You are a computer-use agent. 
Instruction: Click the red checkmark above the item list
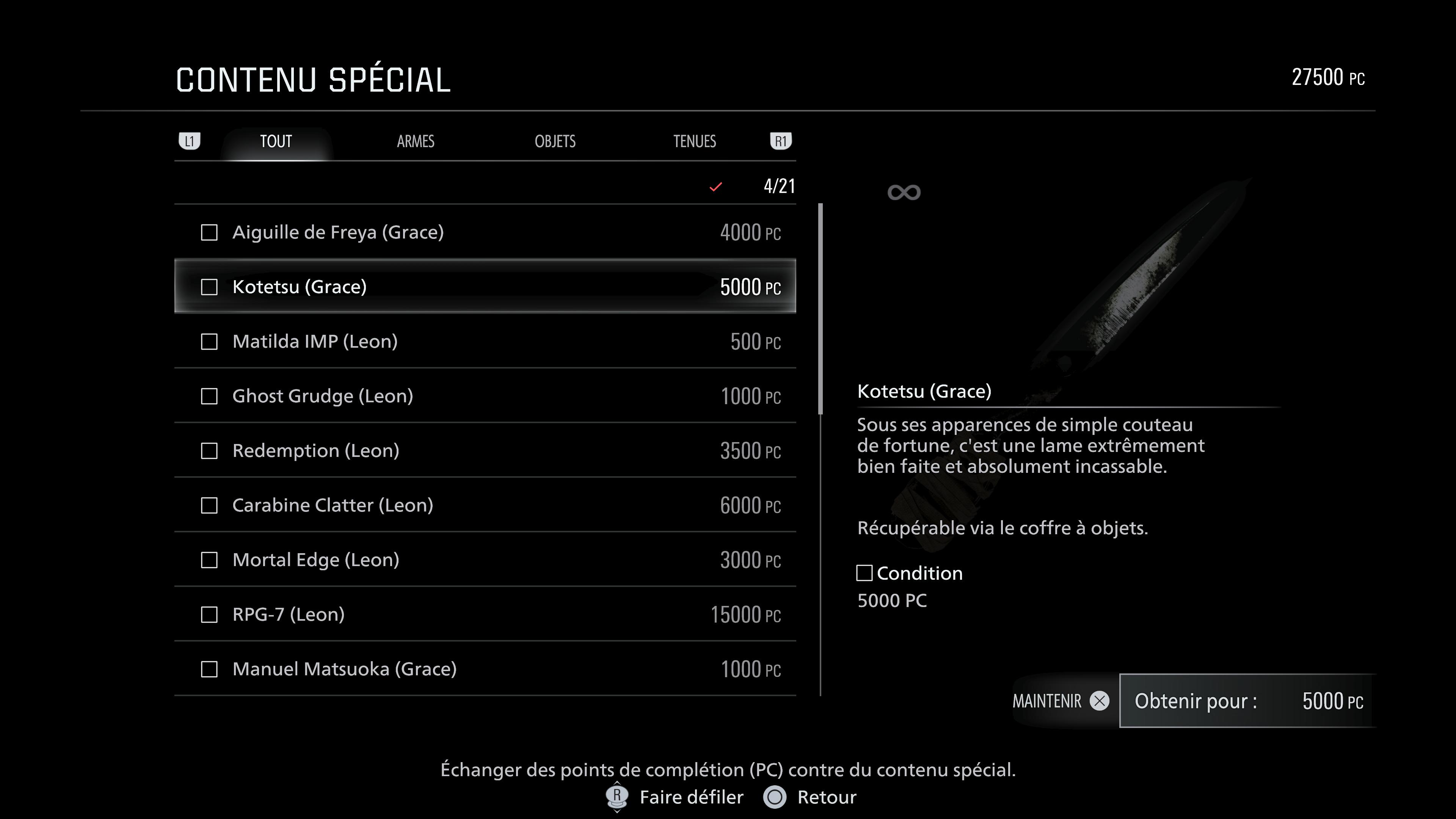pyautogui.click(x=715, y=187)
